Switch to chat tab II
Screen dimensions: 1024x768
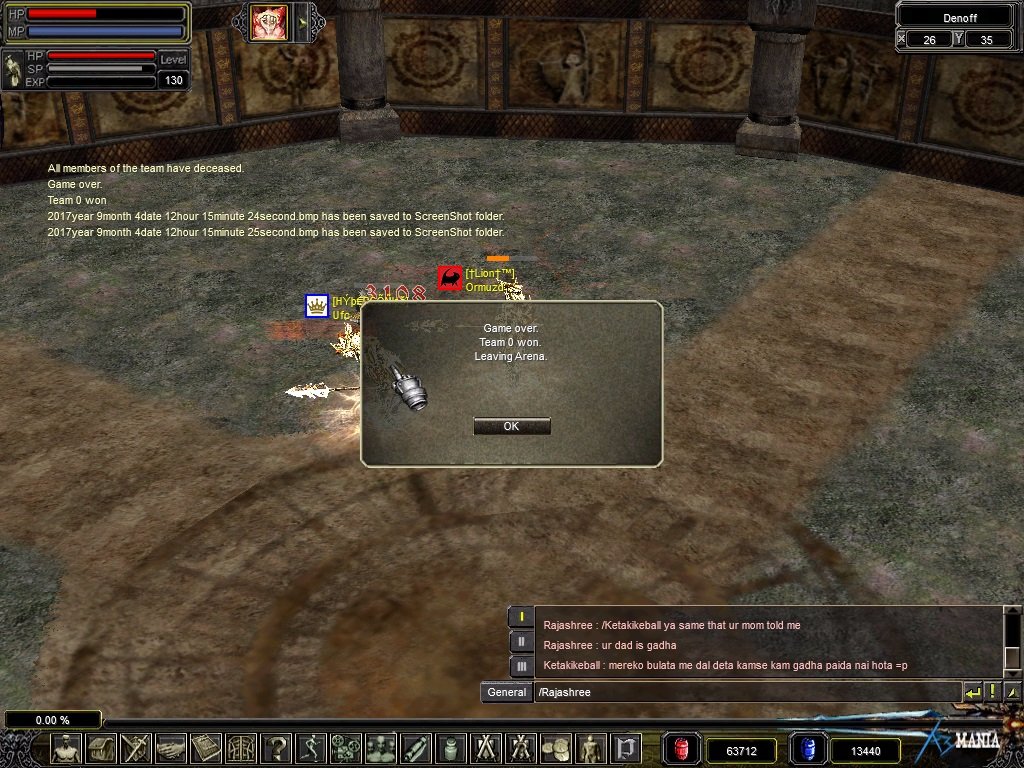pos(520,642)
